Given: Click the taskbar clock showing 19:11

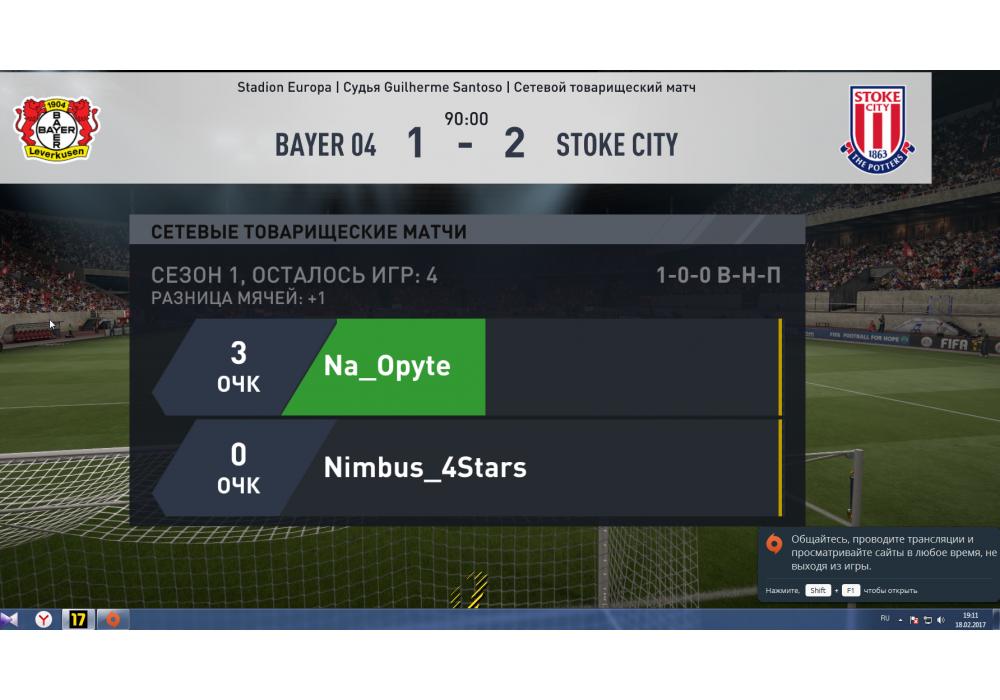Looking at the screenshot, I should [970, 620].
